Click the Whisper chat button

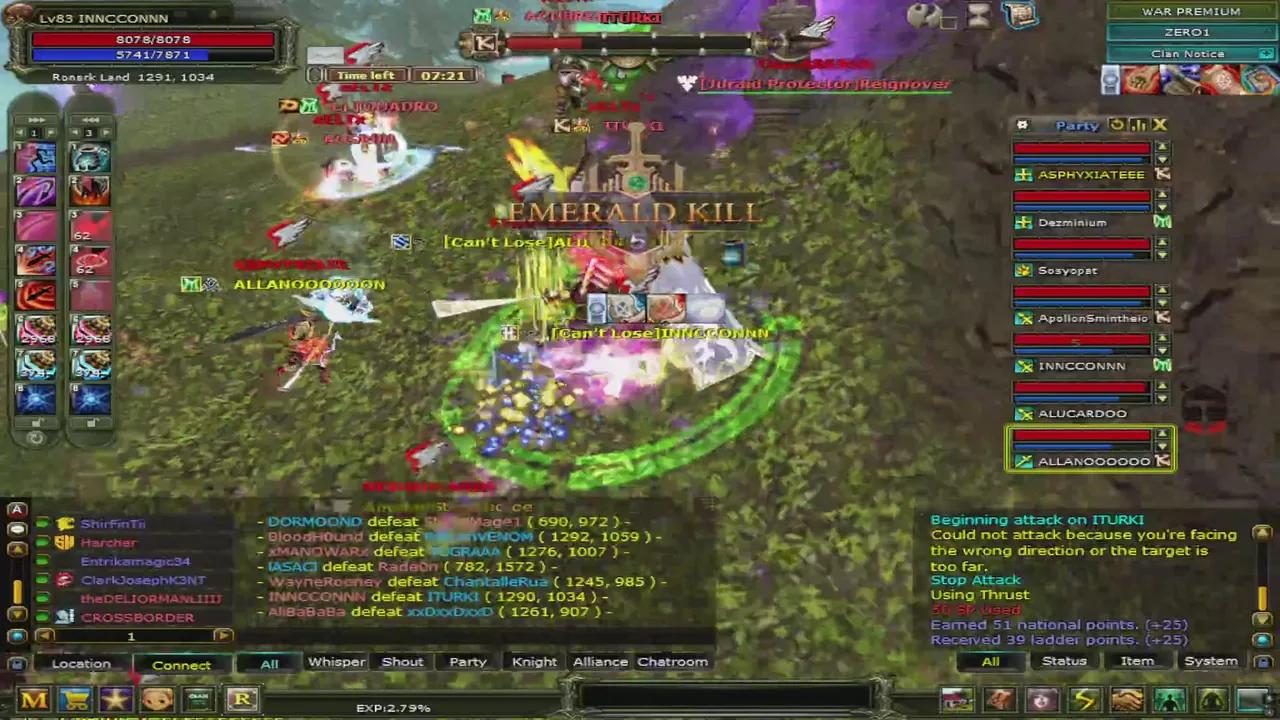[336, 661]
